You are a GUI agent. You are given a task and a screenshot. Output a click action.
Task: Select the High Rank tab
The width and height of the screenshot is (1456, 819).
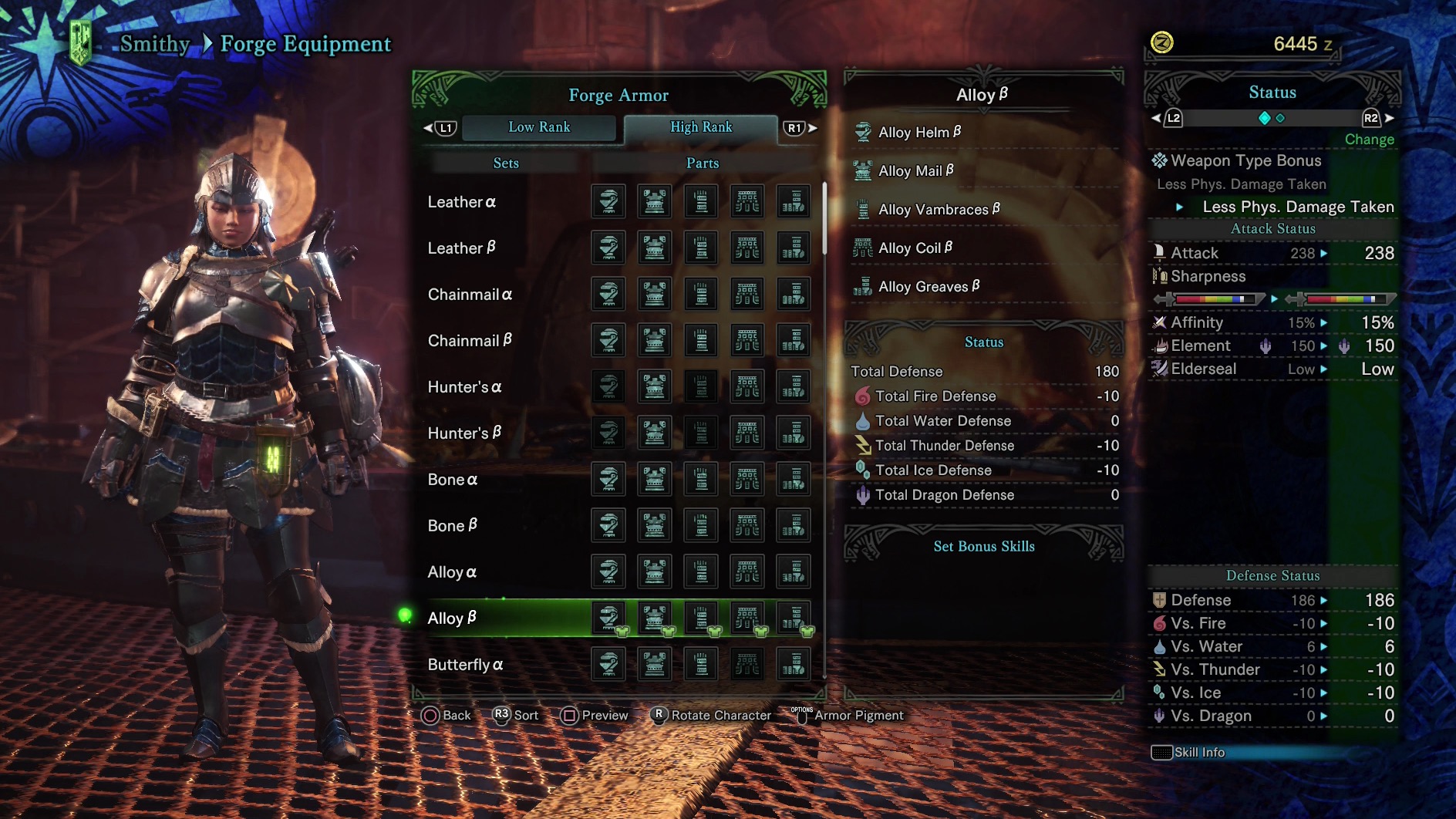coord(700,127)
